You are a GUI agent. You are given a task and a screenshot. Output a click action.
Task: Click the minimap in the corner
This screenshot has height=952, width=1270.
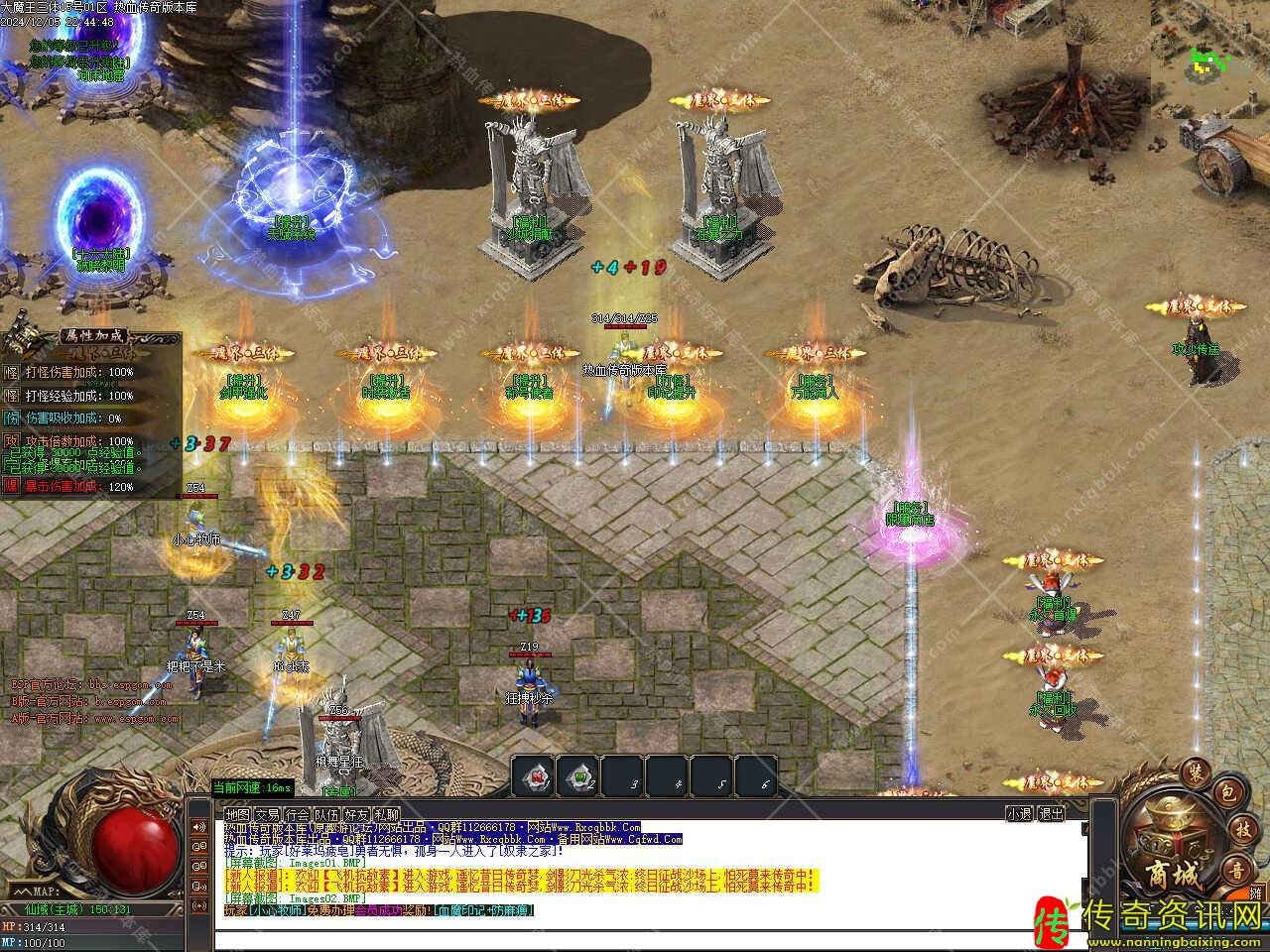(1209, 50)
